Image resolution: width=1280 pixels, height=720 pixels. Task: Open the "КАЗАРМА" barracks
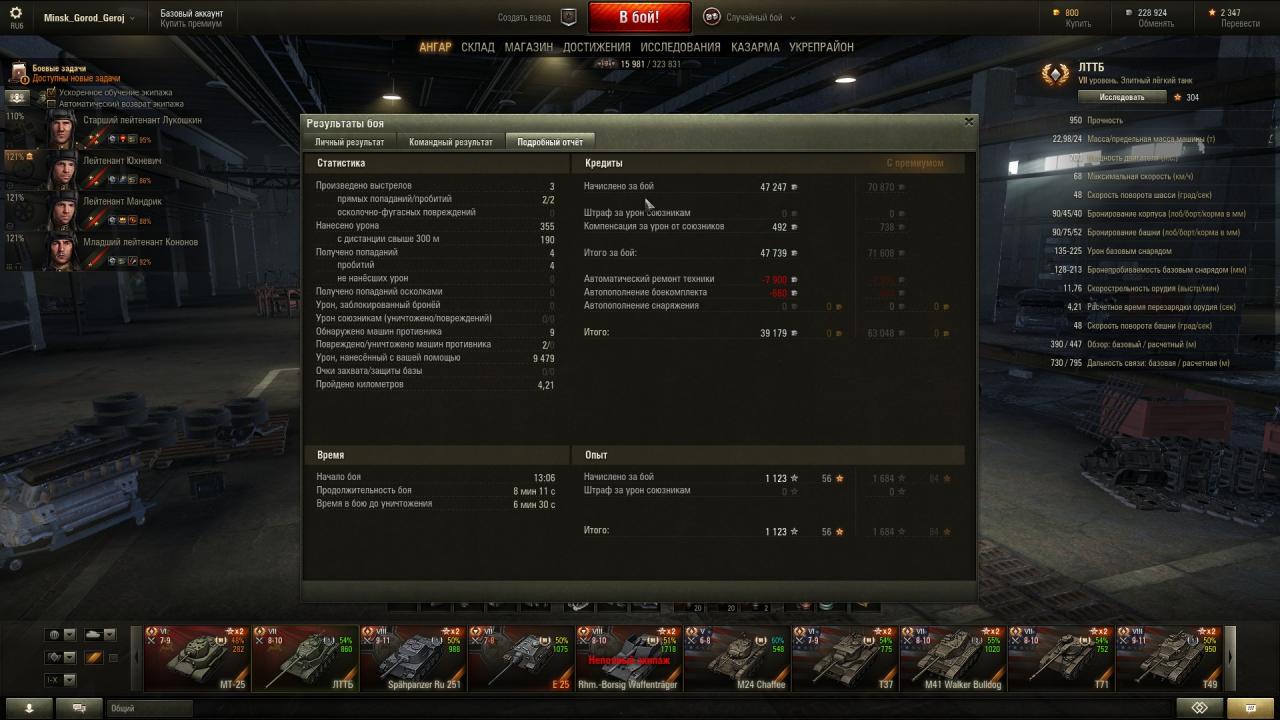click(755, 47)
